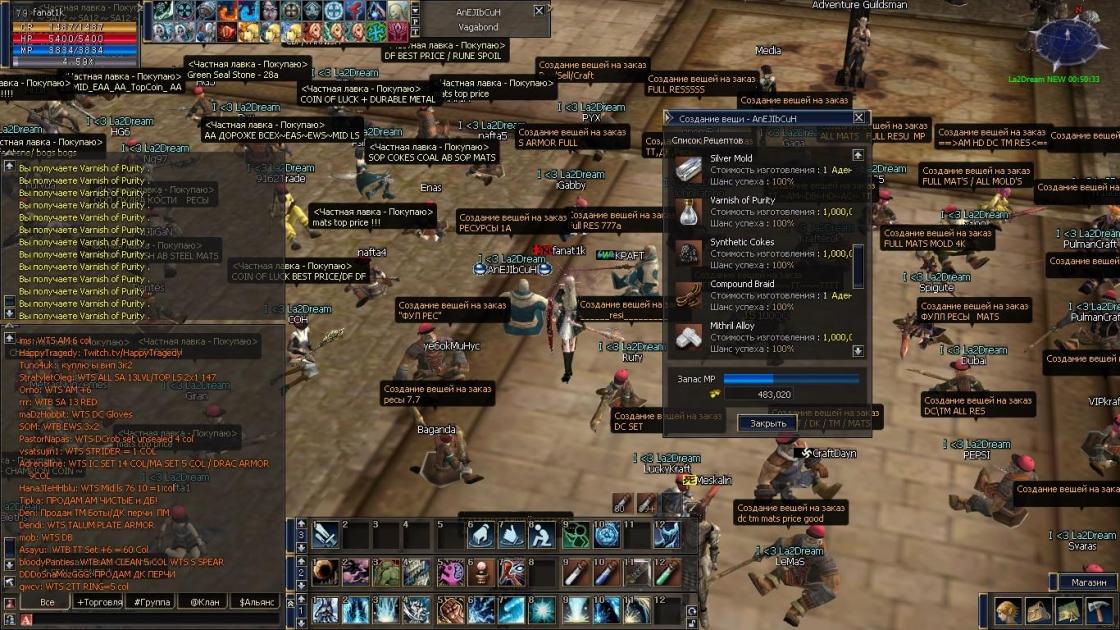Open the #Группа chat tab
This screenshot has height=630, width=1120.
(x=151, y=602)
